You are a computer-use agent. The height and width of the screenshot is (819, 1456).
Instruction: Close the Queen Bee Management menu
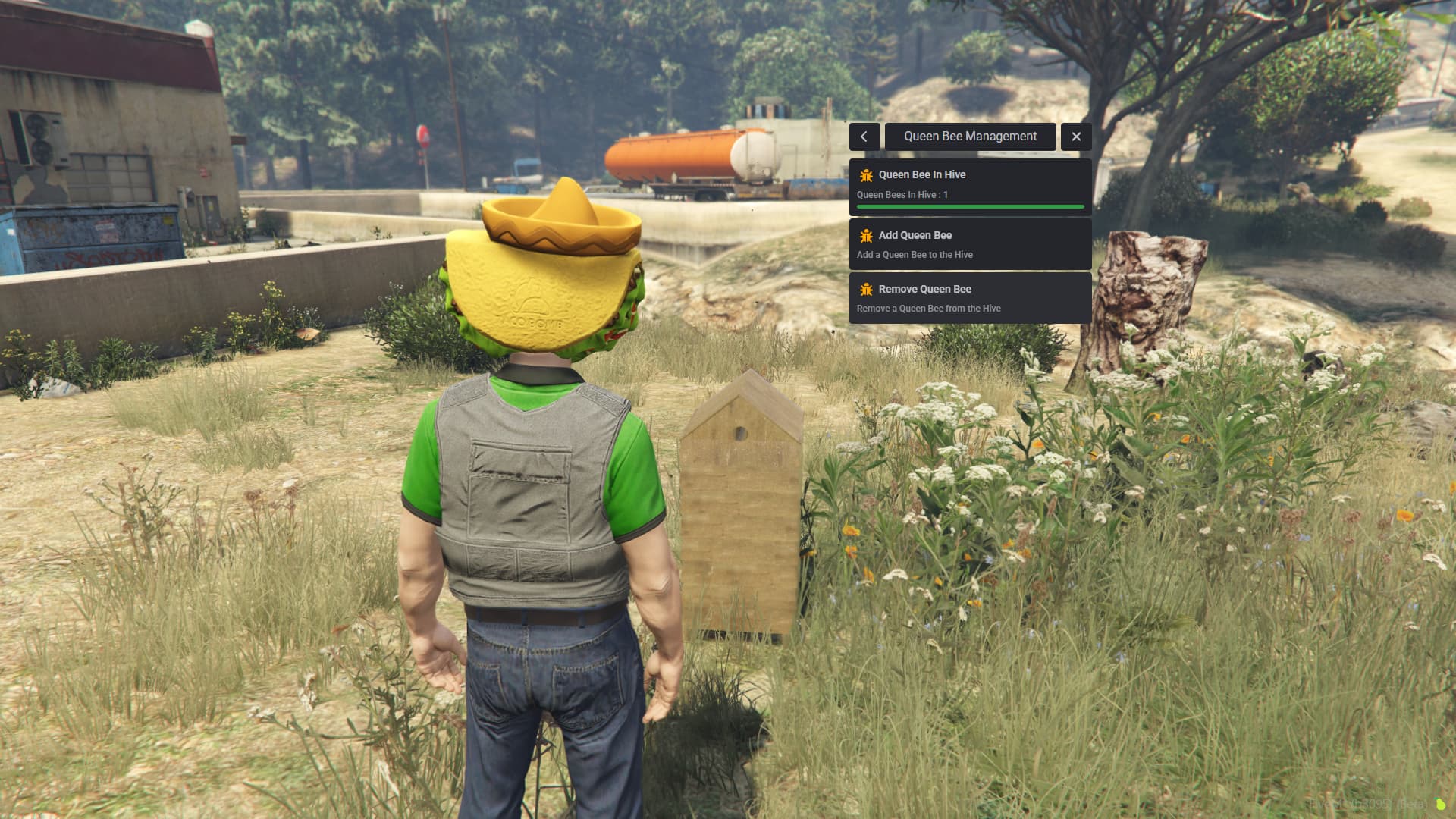[x=1075, y=136]
